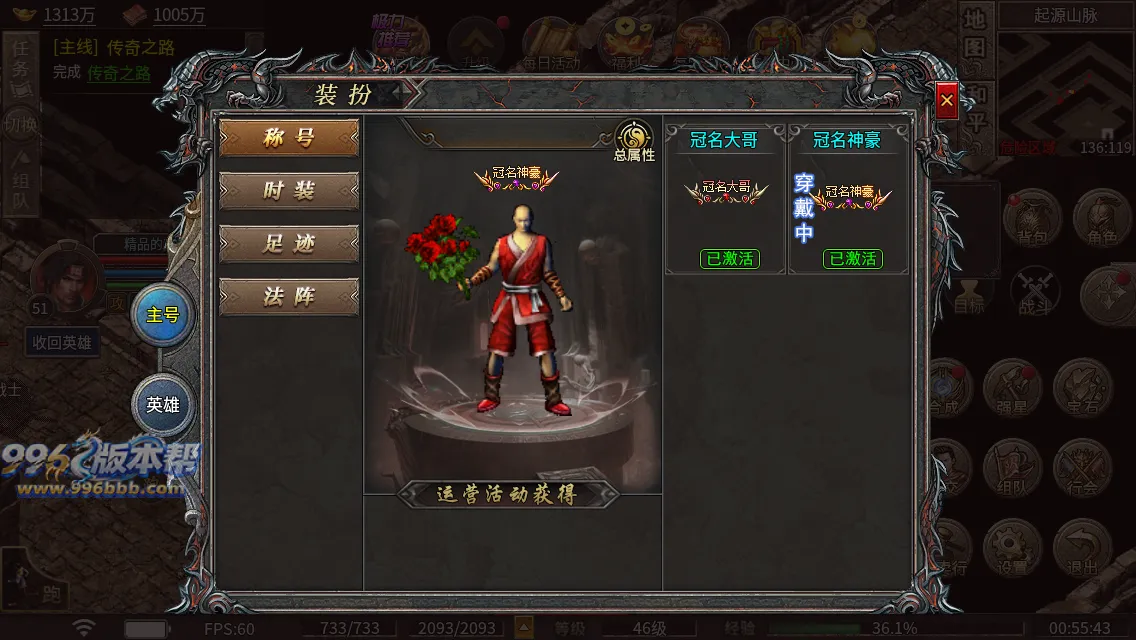Click the 退出 exit icon
Image resolution: width=1136 pixels, height=640 pixels.
(x=1082, y=548)
